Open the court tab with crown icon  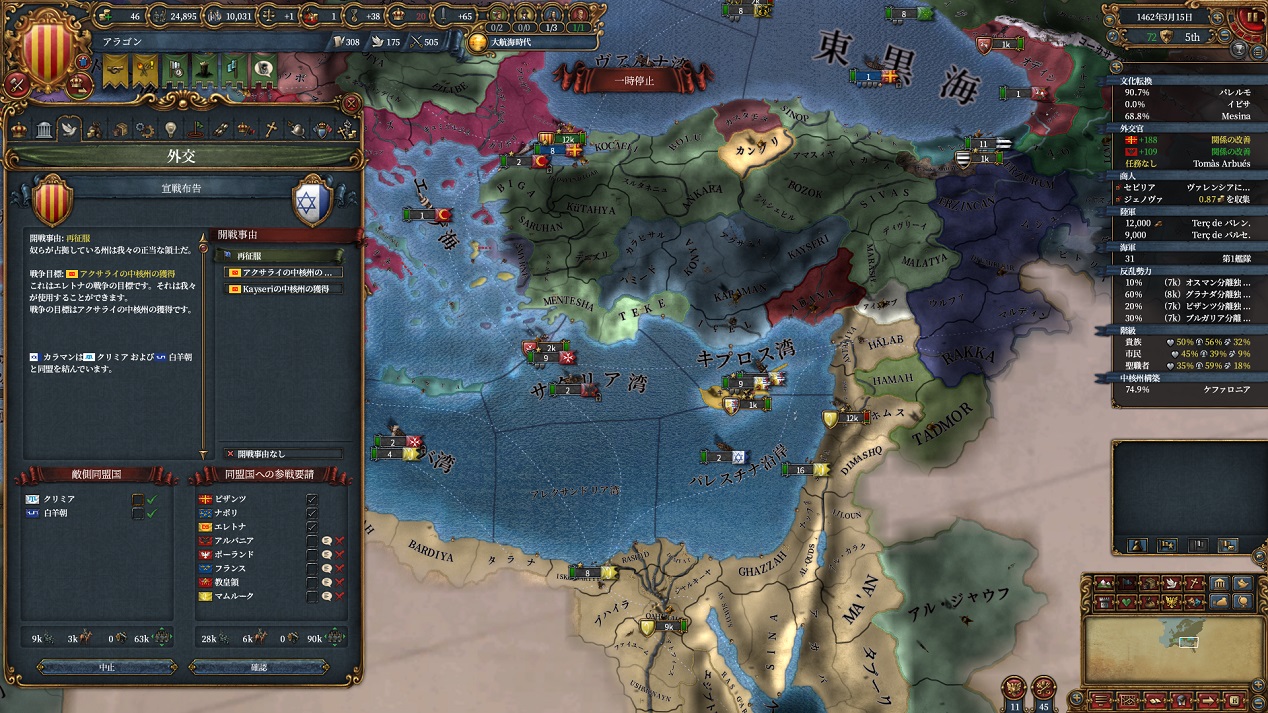pyautogui.click(x=19, y=130)
